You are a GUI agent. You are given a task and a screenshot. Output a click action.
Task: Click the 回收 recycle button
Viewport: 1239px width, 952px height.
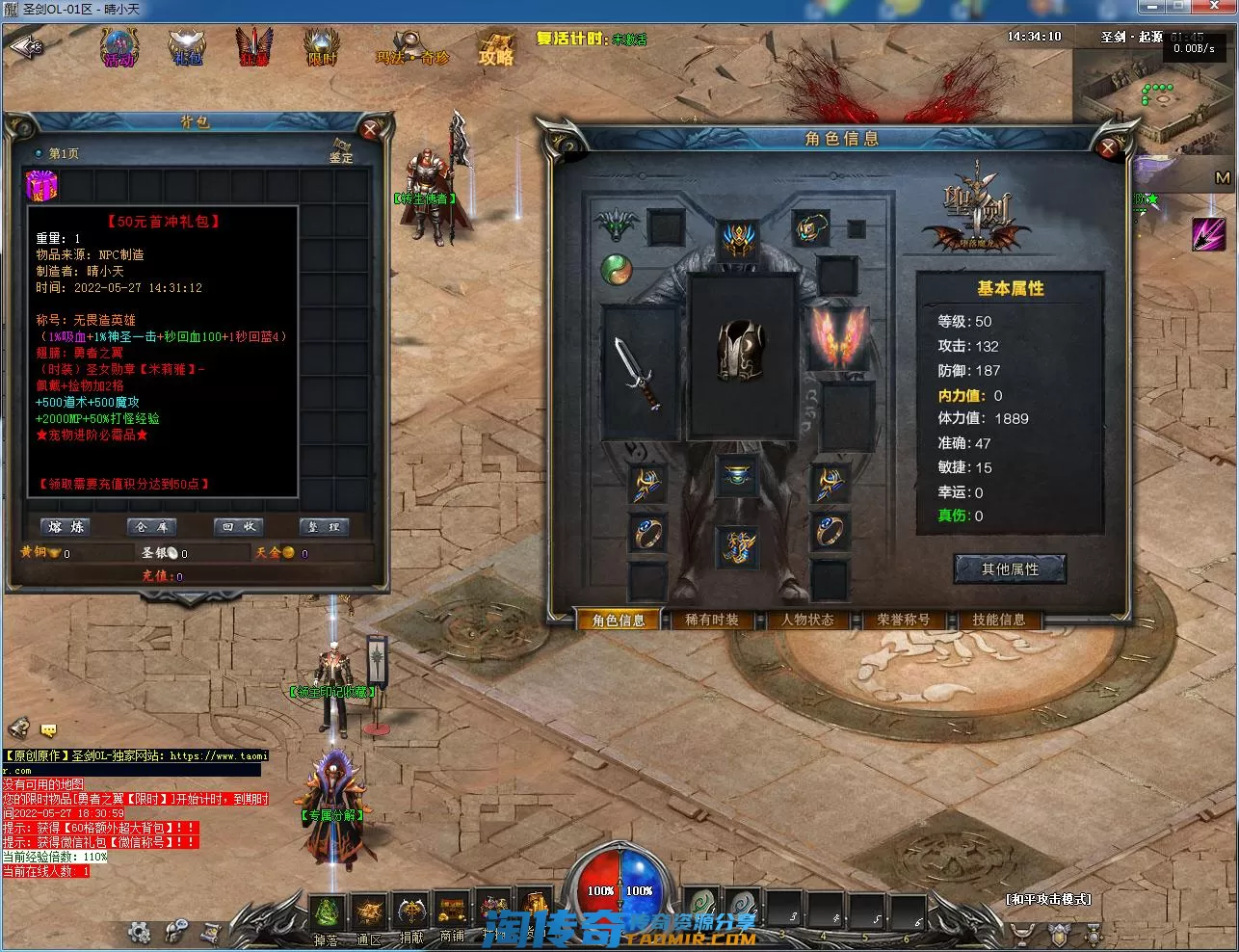[x=239, y=527]
